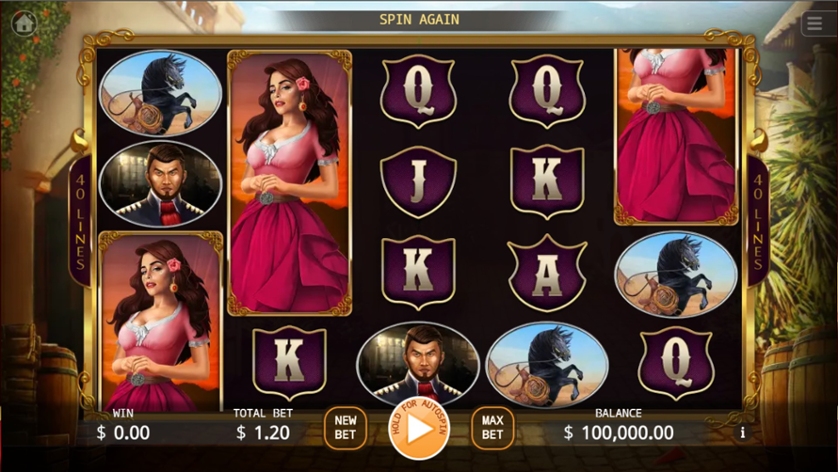Go to the home lobby icon
Image resolution: width=838 pixels, height=472 pixels.
tap(24, 22)
